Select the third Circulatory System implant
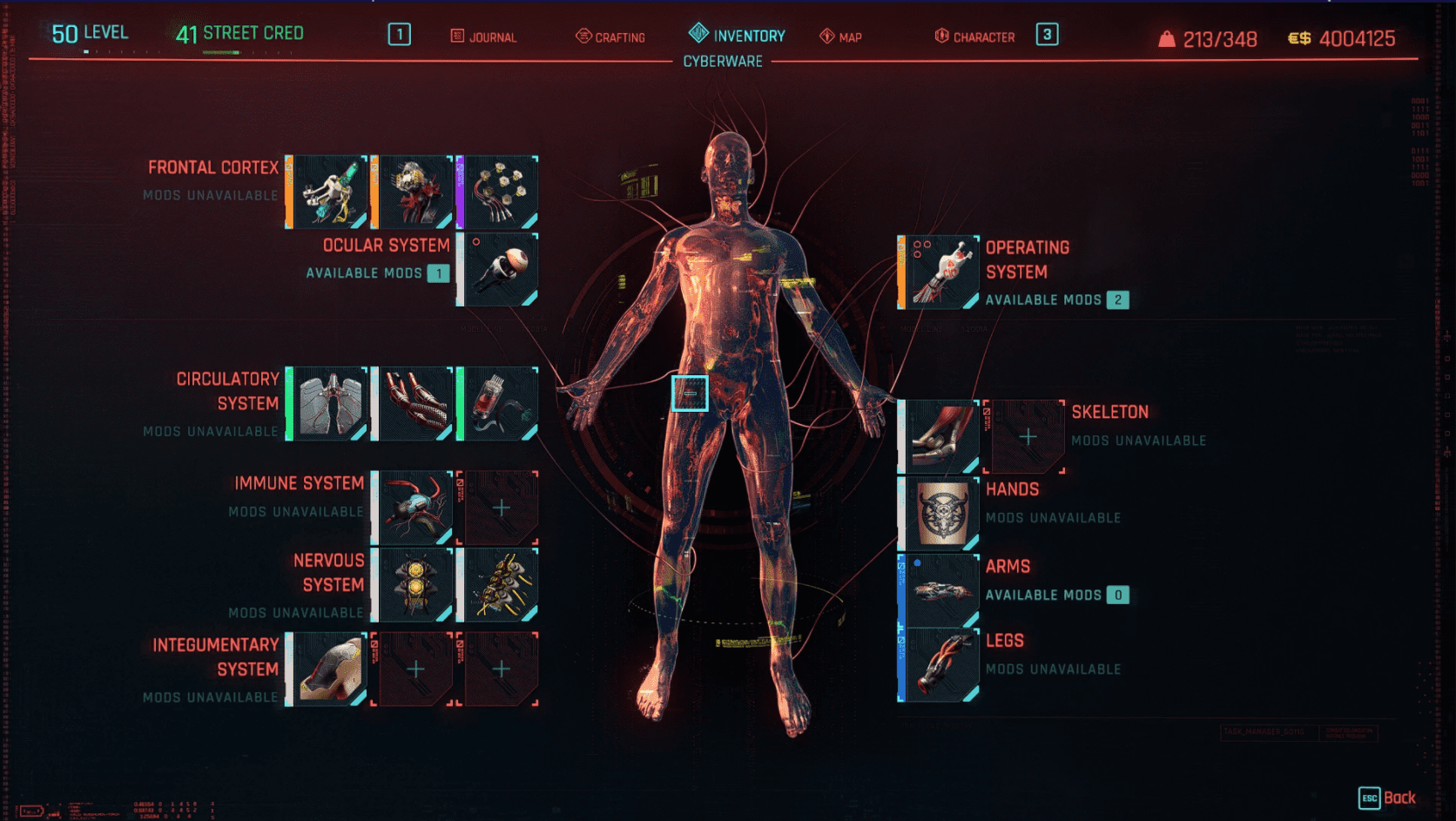 tap(498, 402)
